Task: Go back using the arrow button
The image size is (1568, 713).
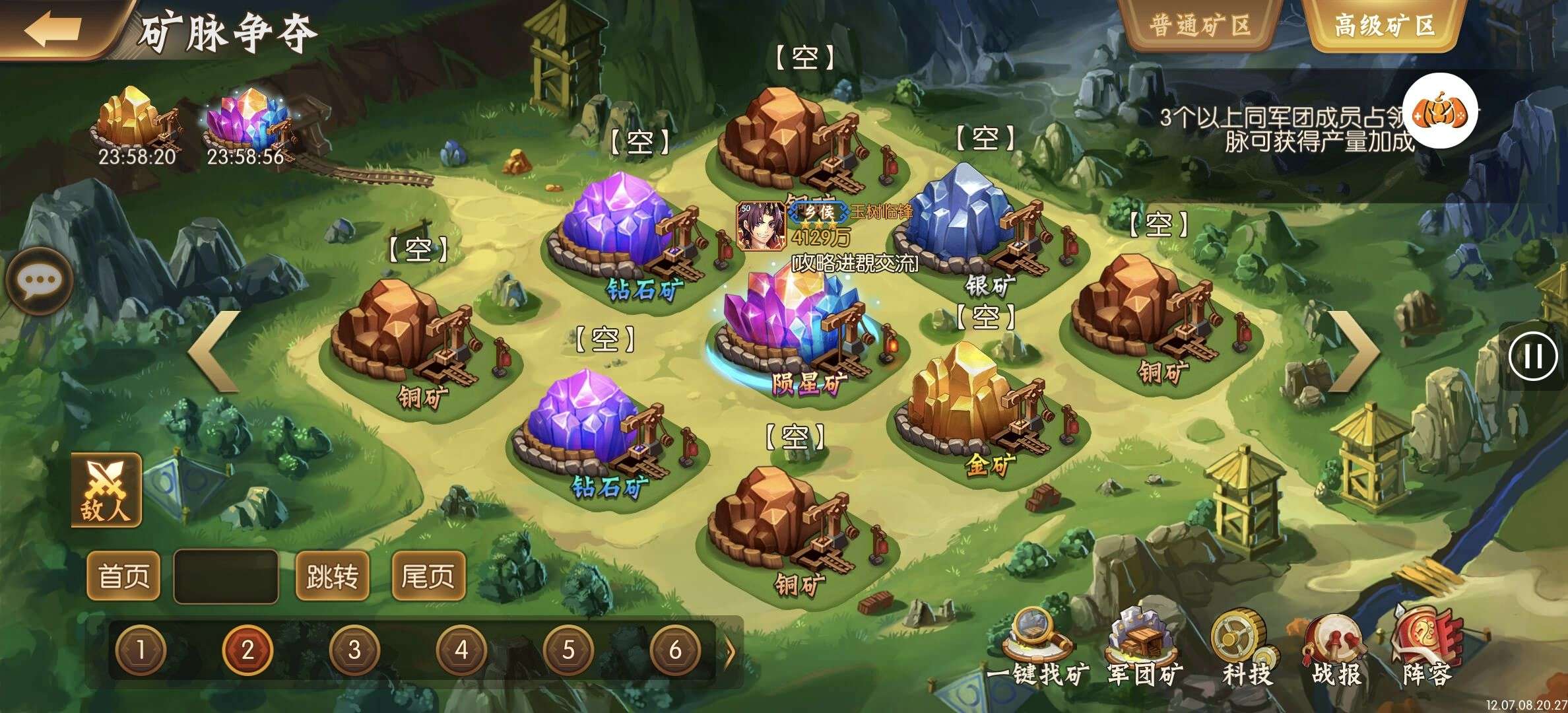Action: pyautogui.click(x=53, y=29)
